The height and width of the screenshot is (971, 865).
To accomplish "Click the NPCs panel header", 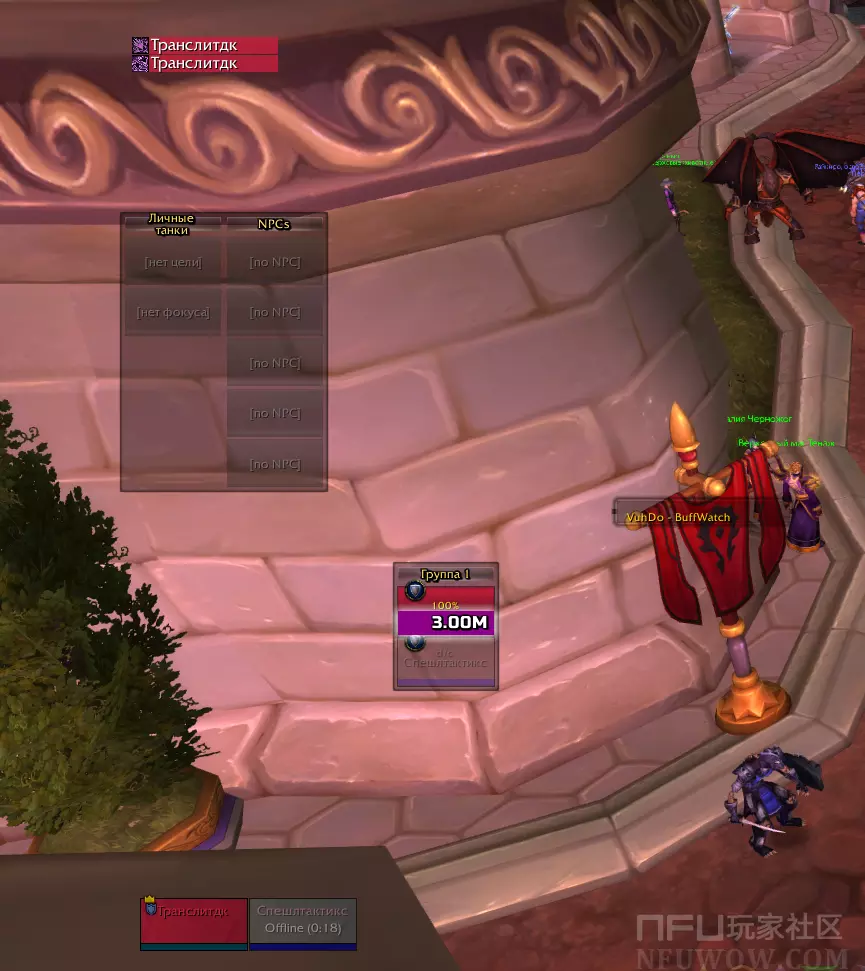I will pos(274,224).
